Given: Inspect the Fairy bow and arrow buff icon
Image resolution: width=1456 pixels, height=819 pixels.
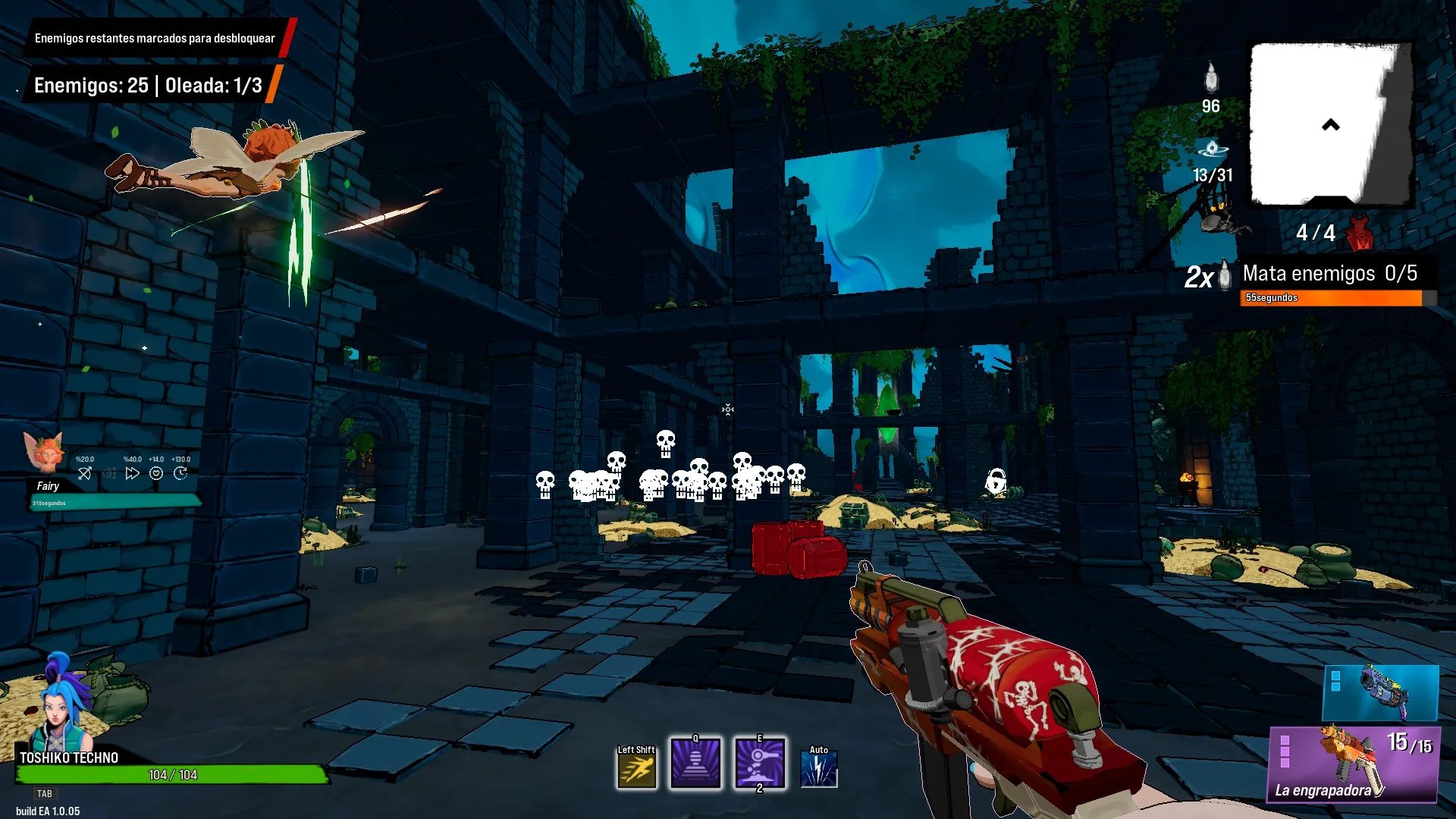Looking at the screenshot, I should [x=85, y=473].
